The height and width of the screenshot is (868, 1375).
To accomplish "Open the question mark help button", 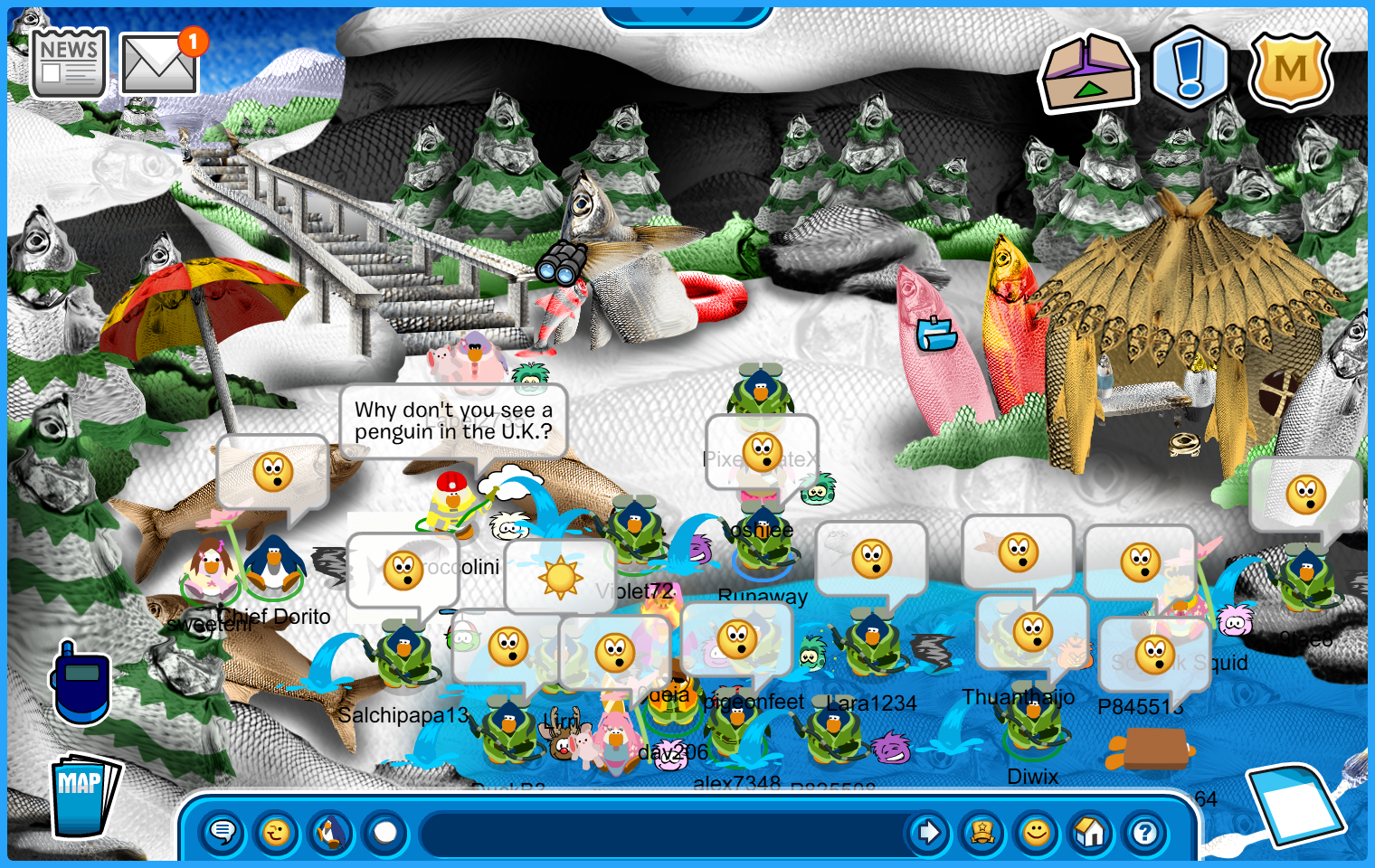I will 1145,832.
